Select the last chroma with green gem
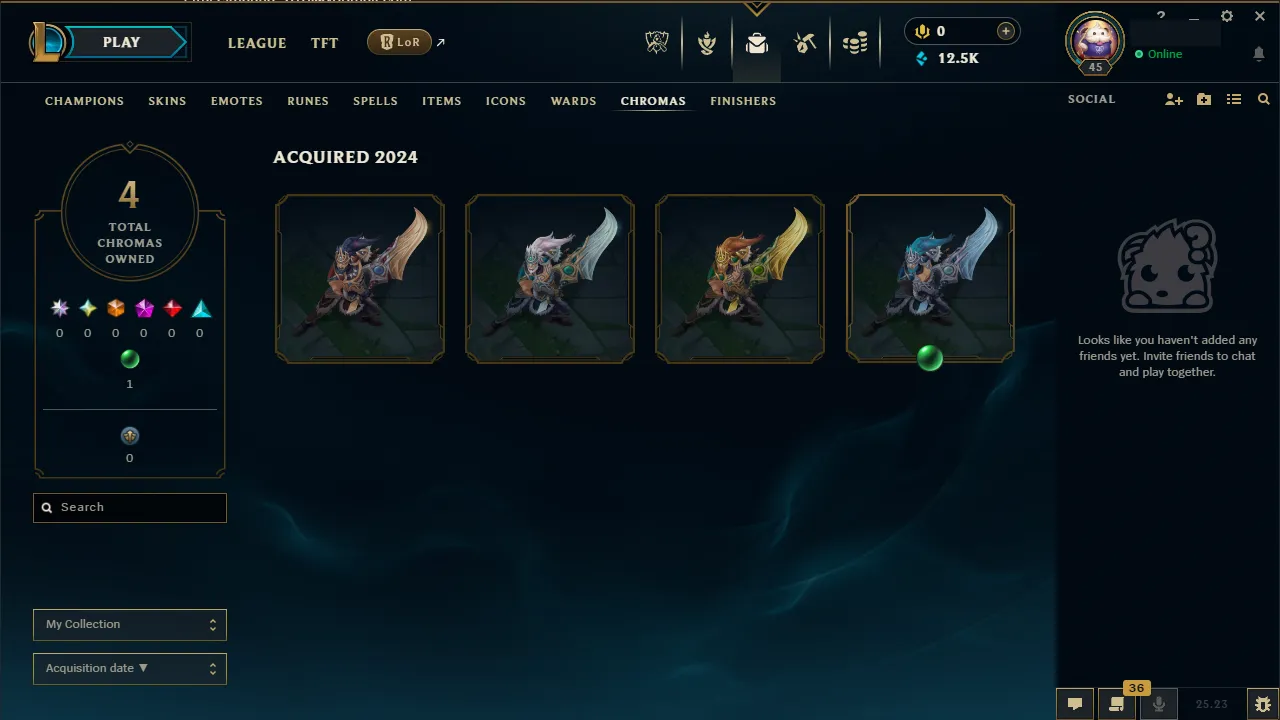Image resolution: width=1280 pixels, height=720 pixels. click(930, 277)
